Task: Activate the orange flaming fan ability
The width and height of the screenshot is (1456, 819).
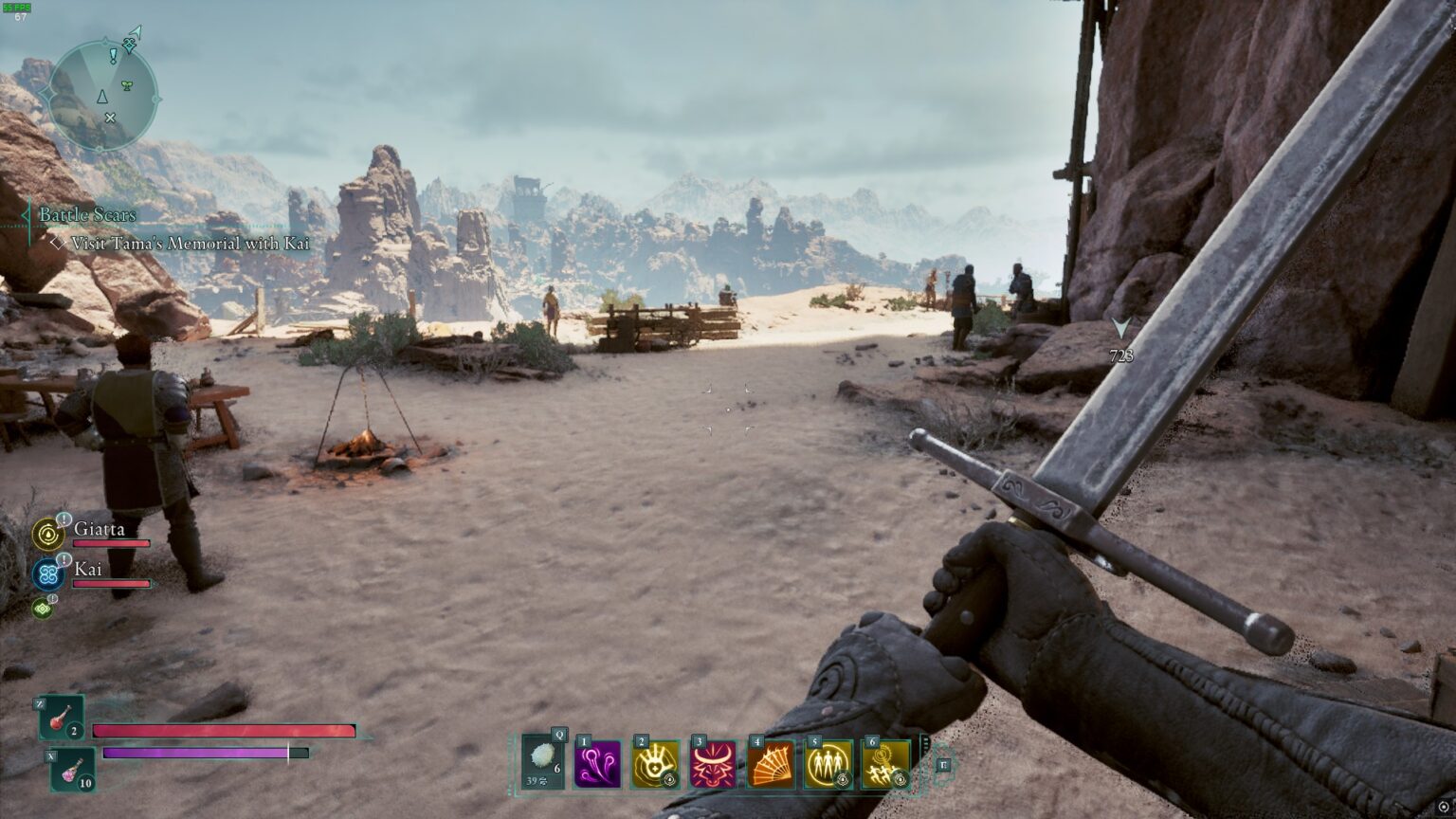Action: pos(771,764)
